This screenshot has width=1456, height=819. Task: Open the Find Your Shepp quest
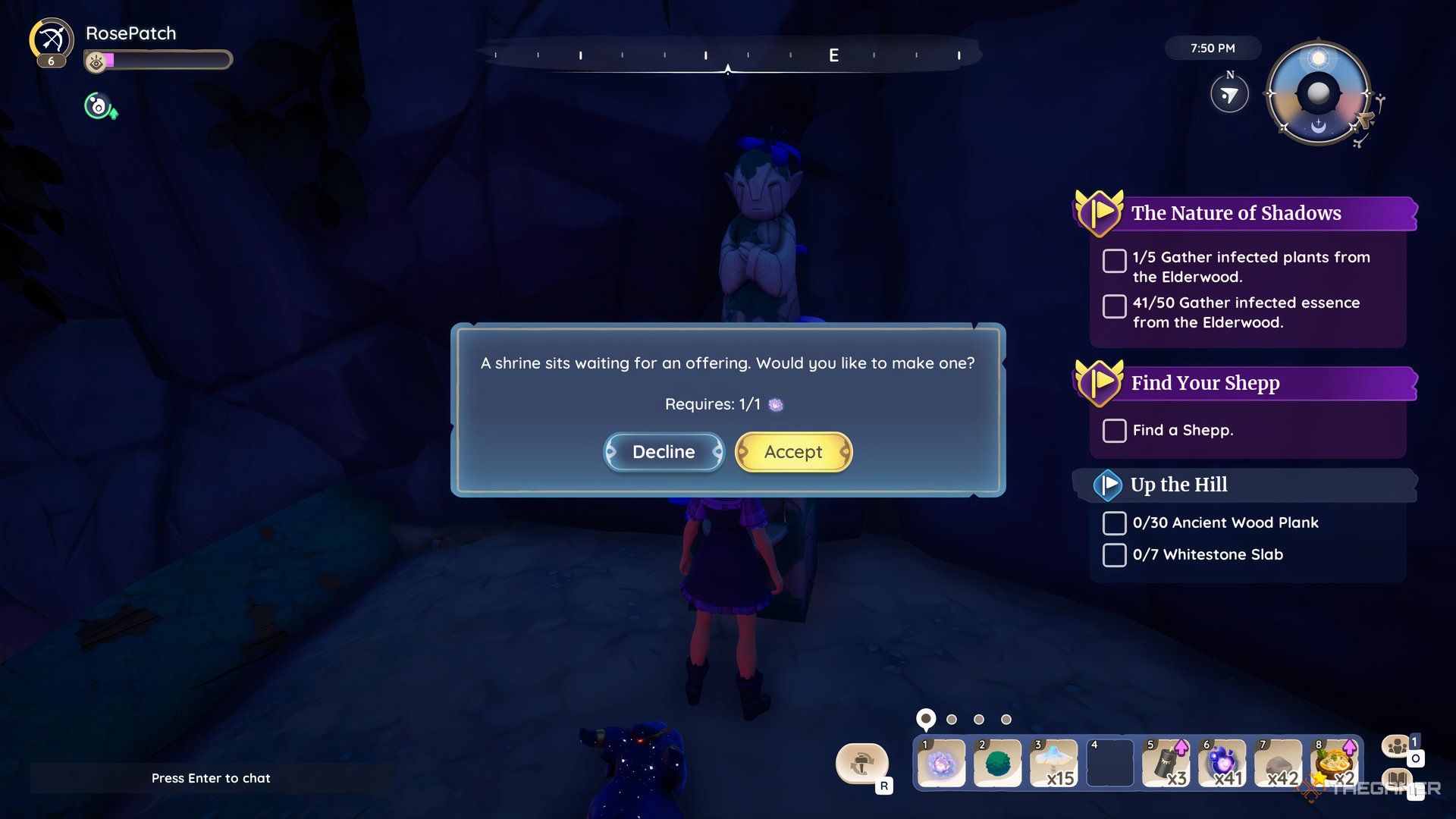click(x=1206, y=383)
